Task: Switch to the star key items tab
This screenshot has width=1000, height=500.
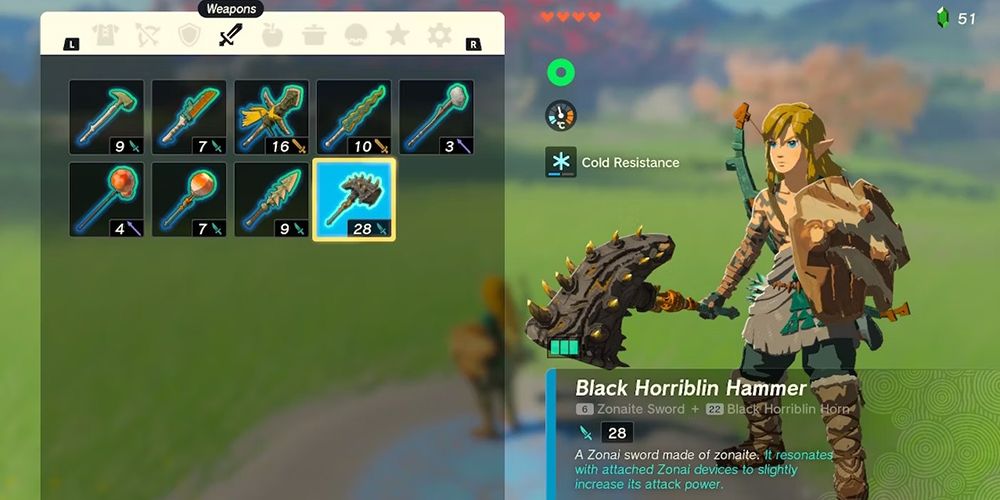Action: [x=397, y=37]
